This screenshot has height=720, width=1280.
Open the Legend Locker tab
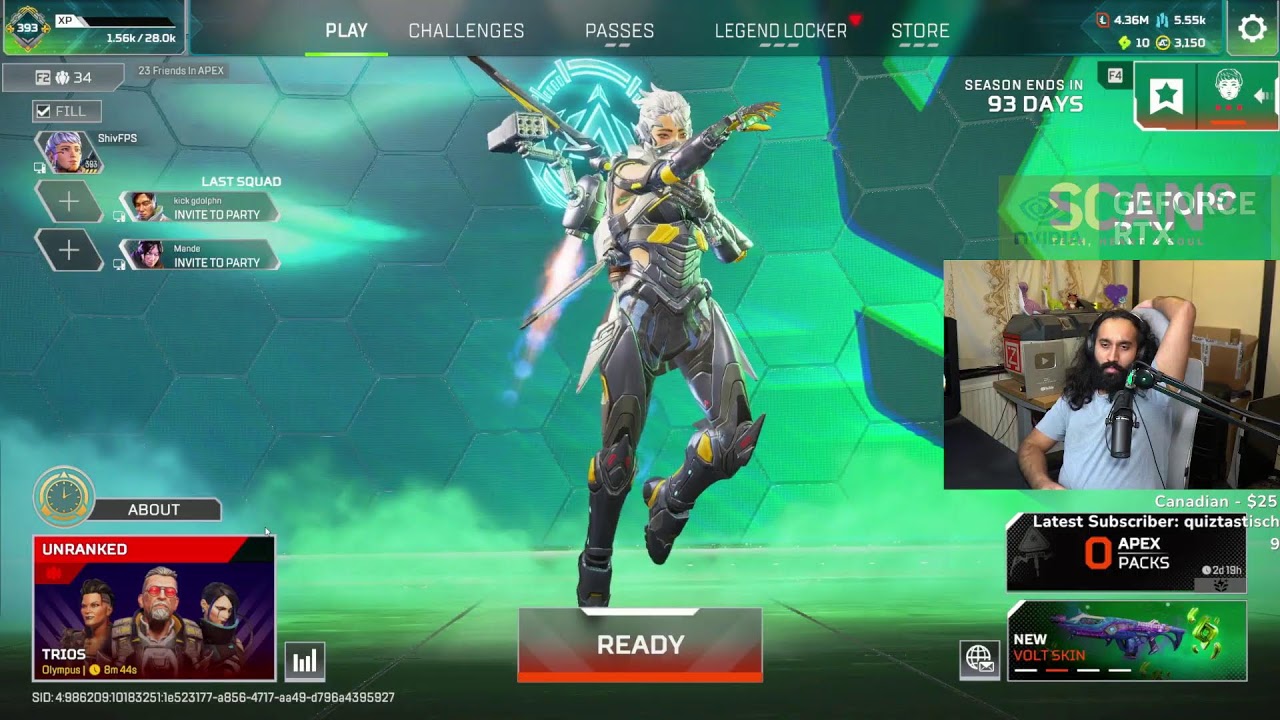tap(781, 31)
